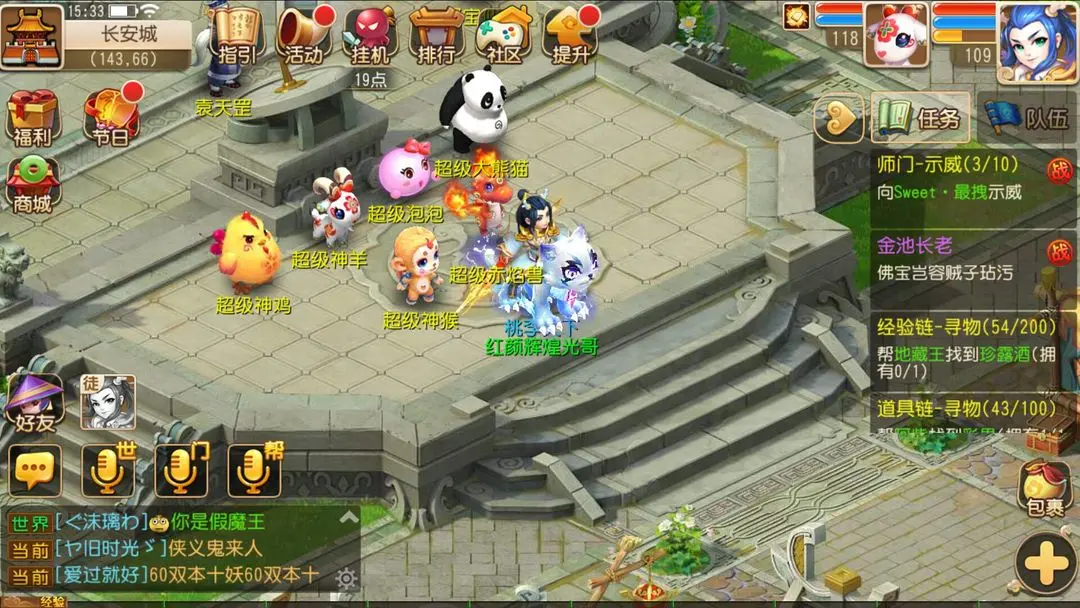Open the 包裹 inventory bag
This screenshot has width=1080, height=608.
pos(1046,488)
